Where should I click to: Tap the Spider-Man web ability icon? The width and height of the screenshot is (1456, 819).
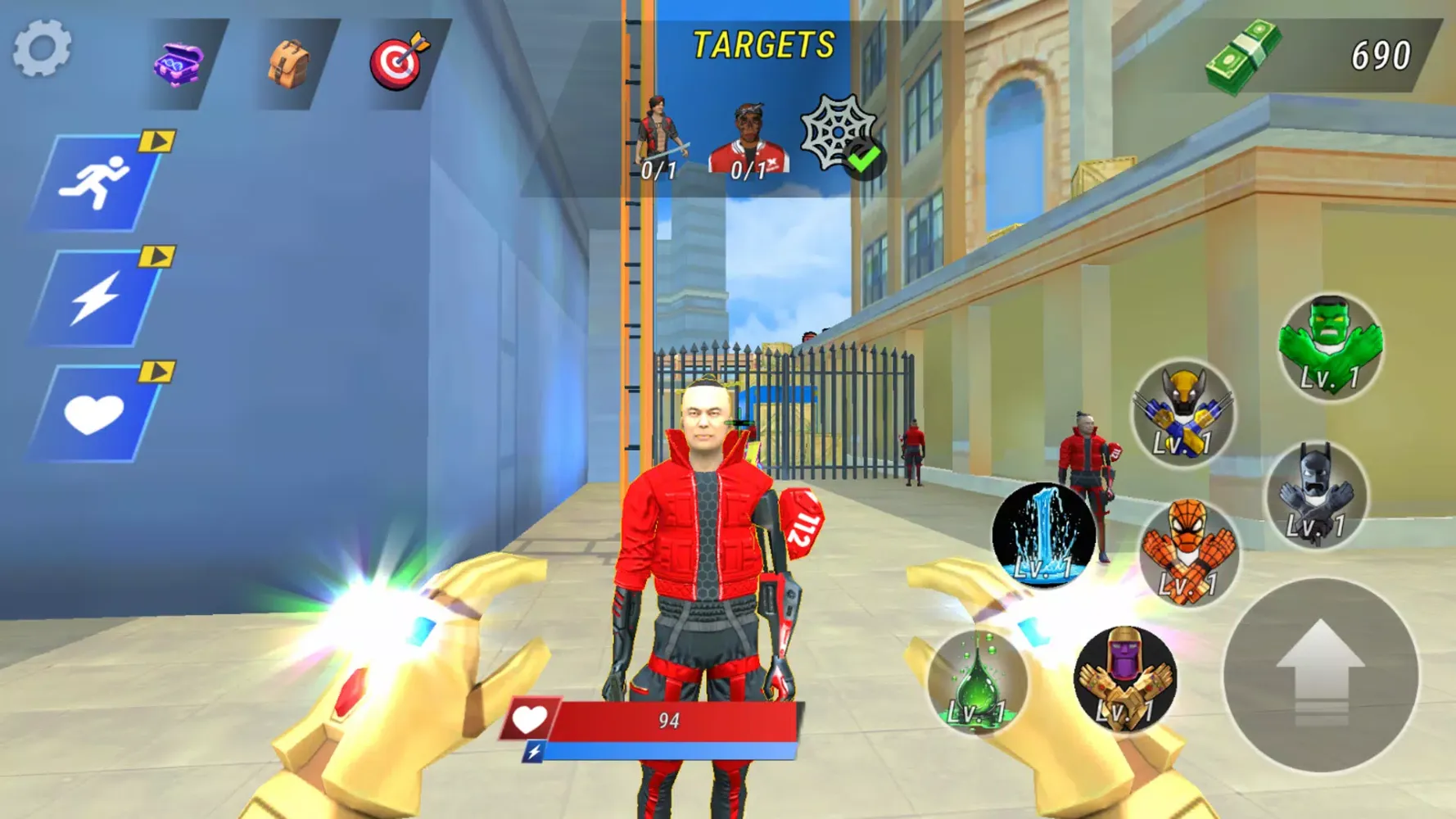coord(1187,551)
